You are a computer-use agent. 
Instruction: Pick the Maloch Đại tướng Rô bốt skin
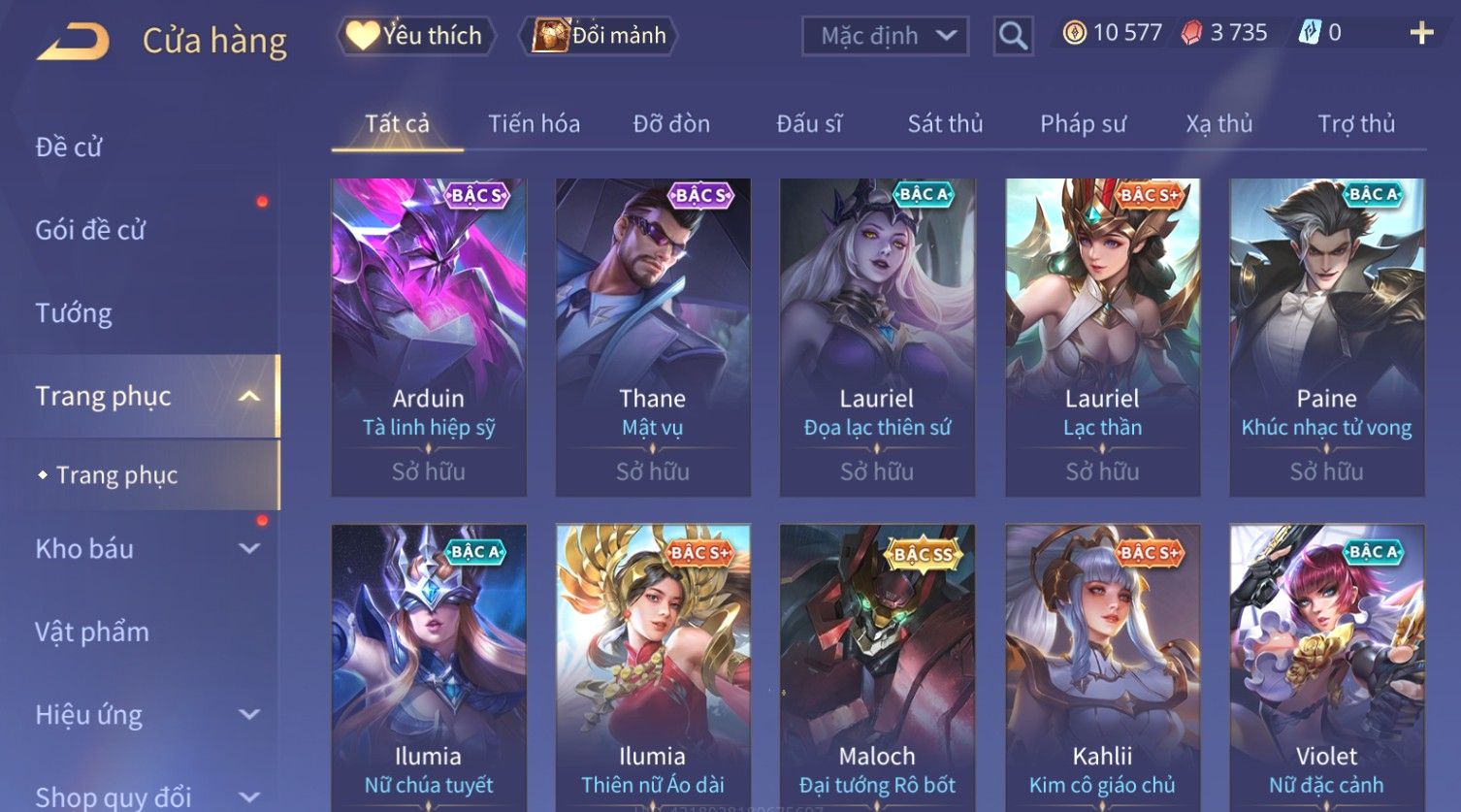tap(877, 669)
